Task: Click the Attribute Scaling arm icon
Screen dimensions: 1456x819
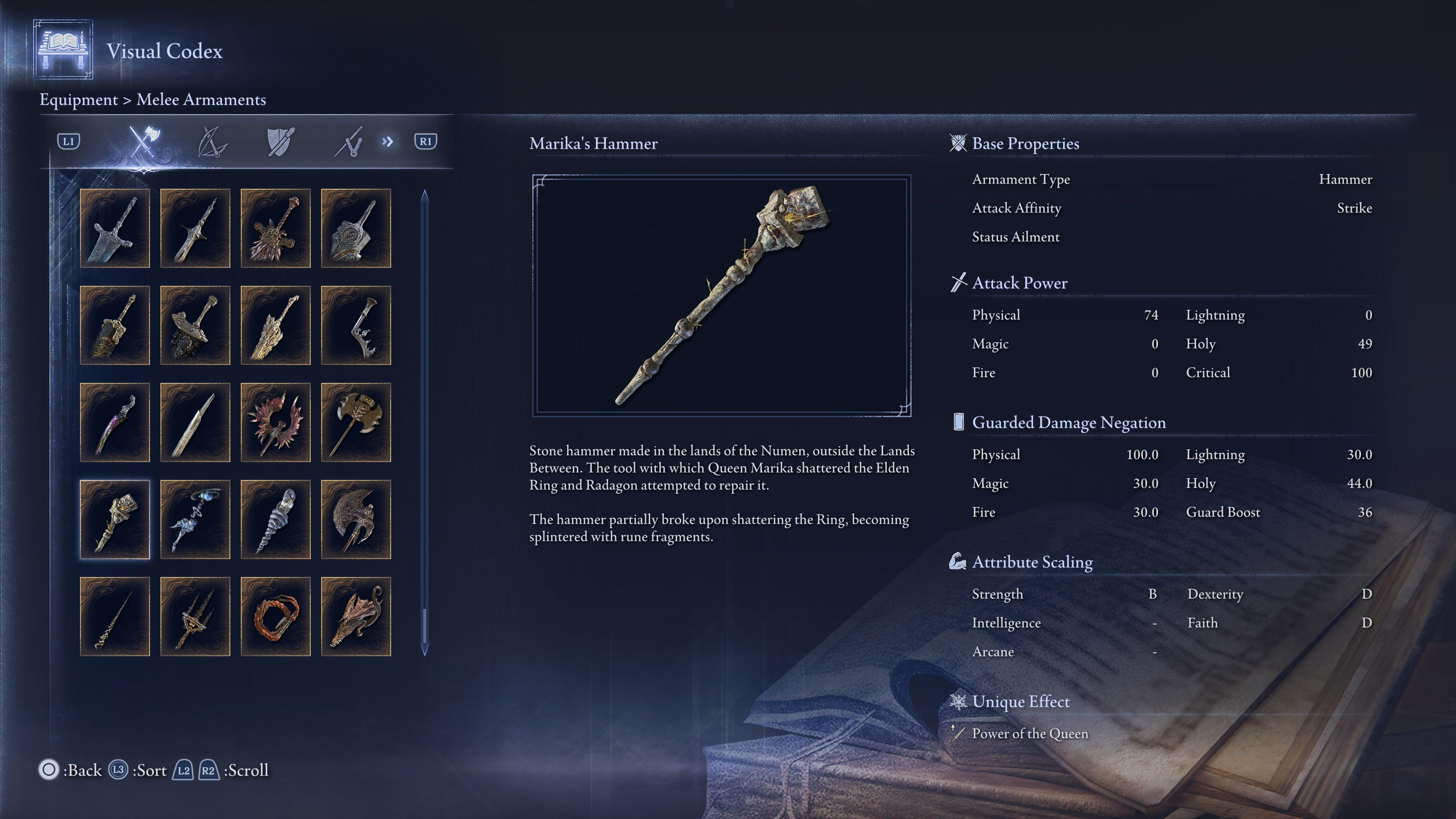Action: pos(957,561)
